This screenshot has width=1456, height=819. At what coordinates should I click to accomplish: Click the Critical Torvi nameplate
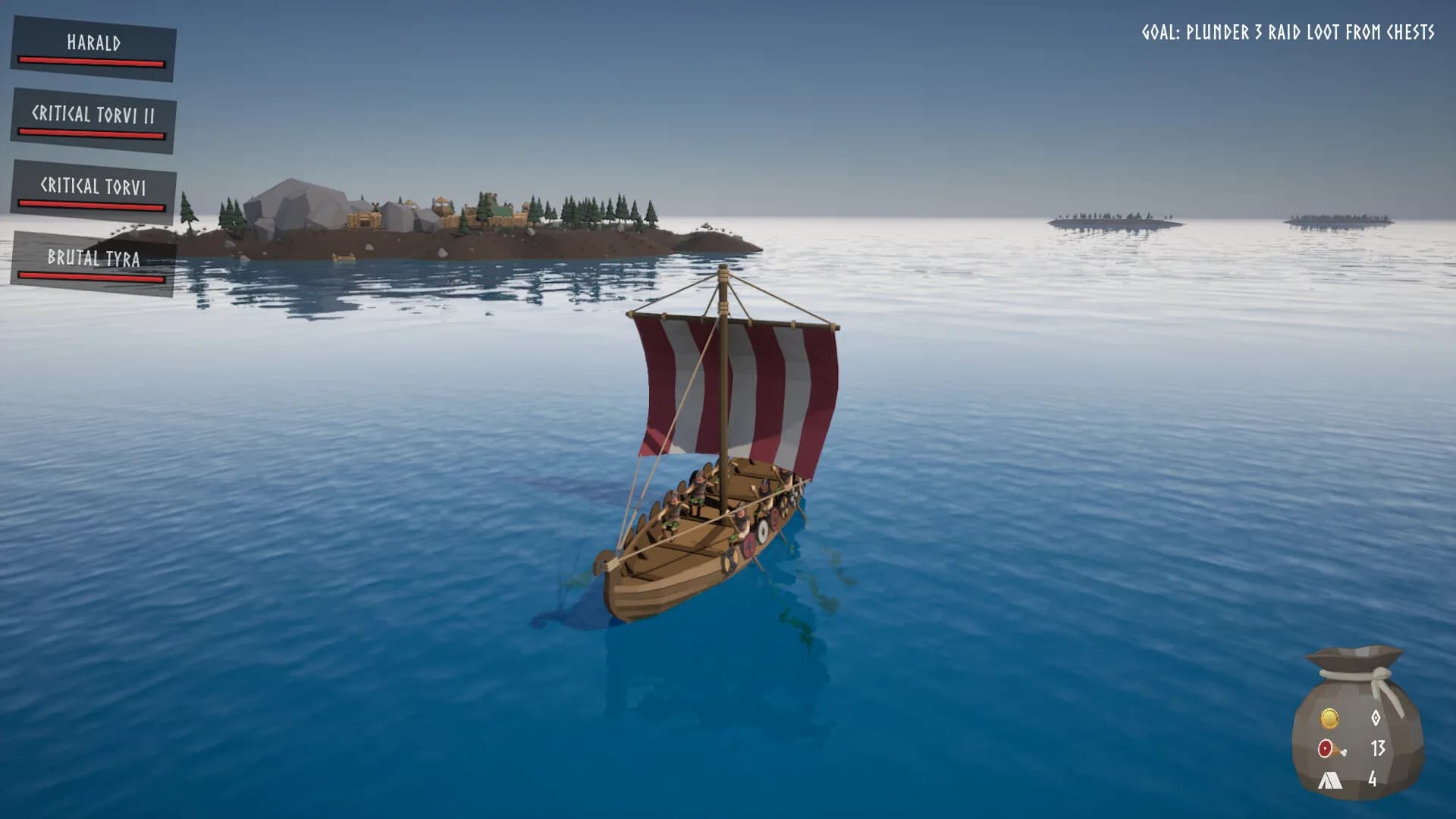click(93, 184)
